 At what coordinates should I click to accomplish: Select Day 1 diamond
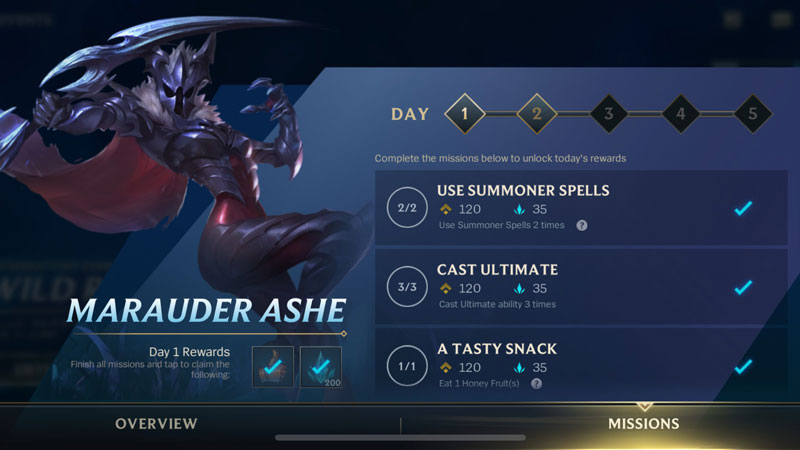[464, 113]
